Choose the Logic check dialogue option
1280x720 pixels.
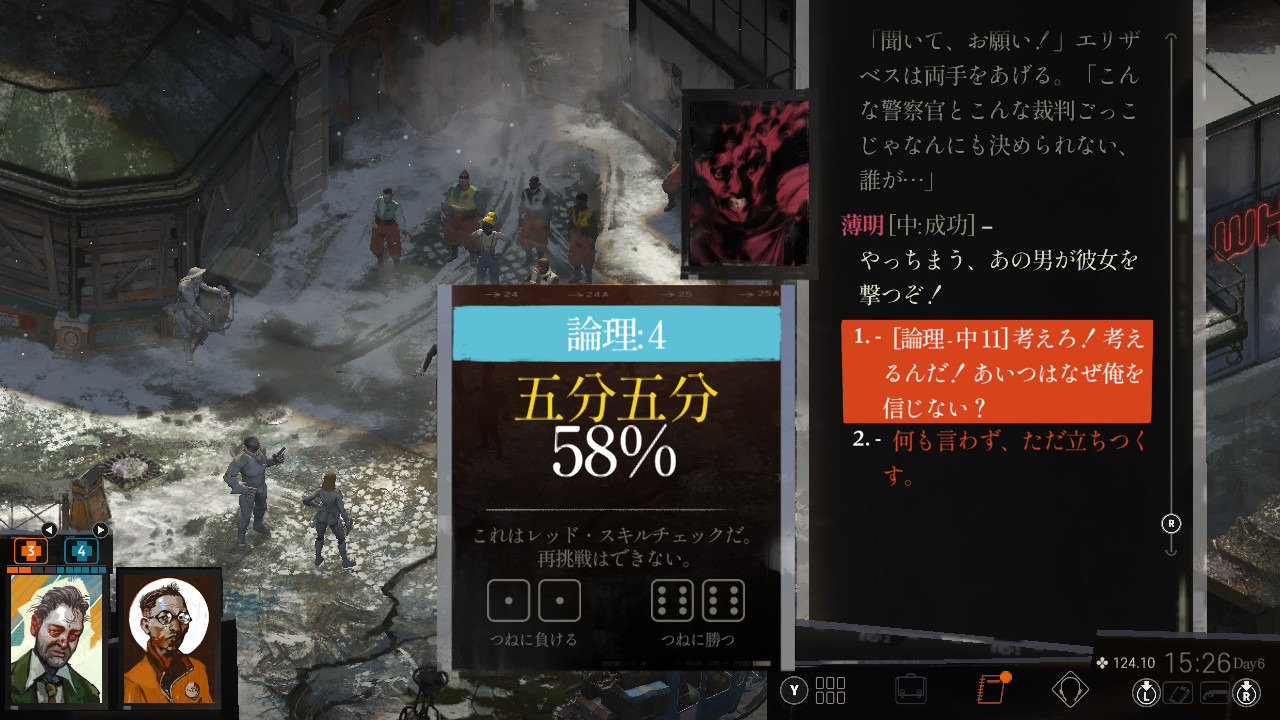click(x=997, y=372)
